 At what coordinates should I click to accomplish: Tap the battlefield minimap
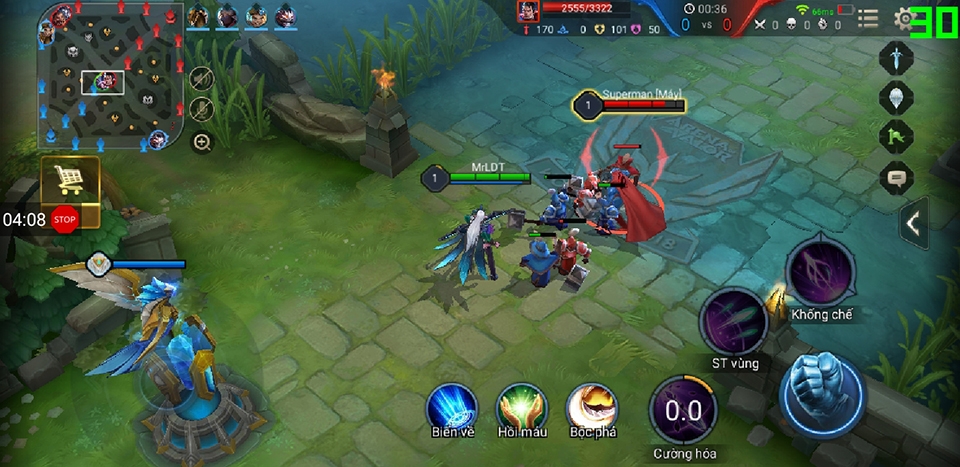(110, 78)
